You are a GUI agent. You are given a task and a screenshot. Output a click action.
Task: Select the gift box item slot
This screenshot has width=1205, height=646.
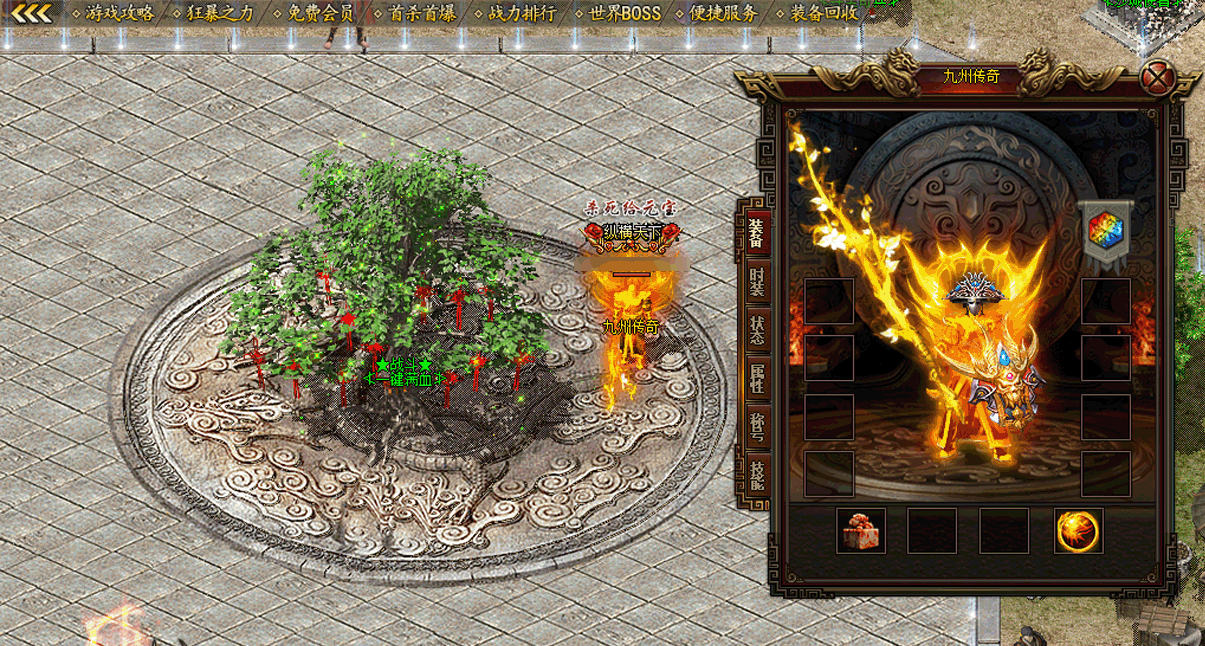pos(860,531)
